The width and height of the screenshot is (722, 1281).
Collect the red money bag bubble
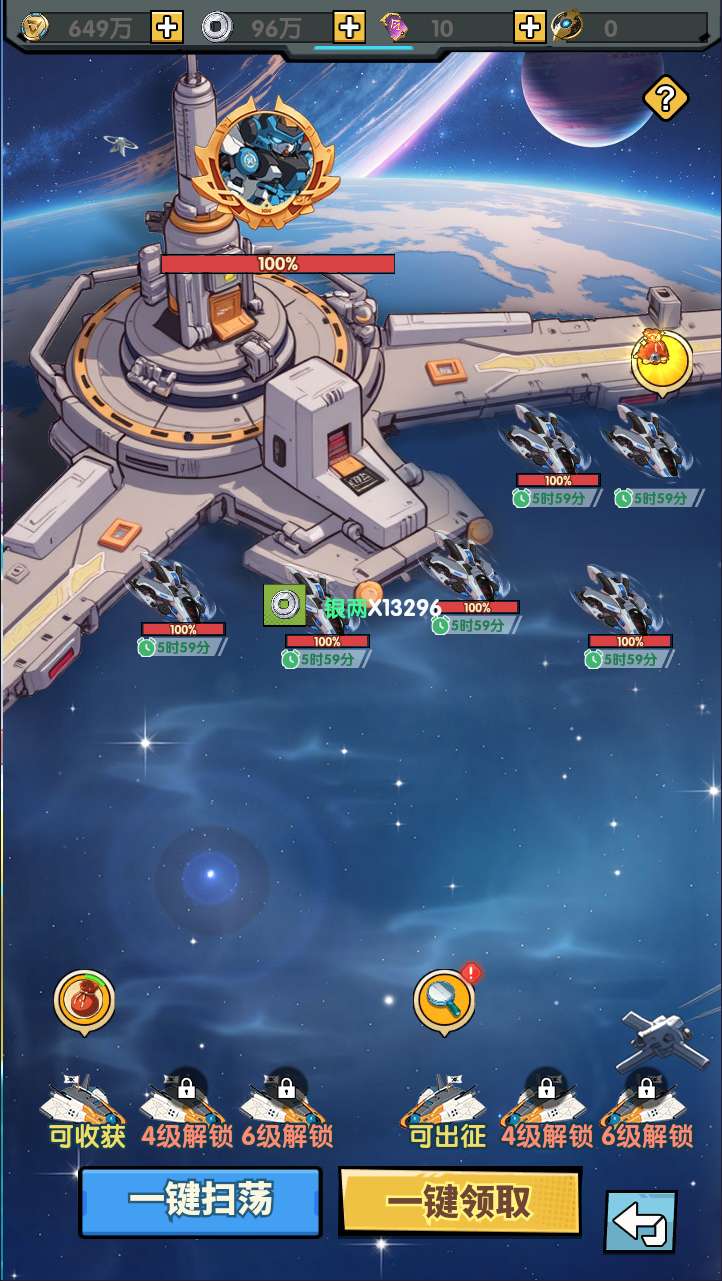[84, 999]
